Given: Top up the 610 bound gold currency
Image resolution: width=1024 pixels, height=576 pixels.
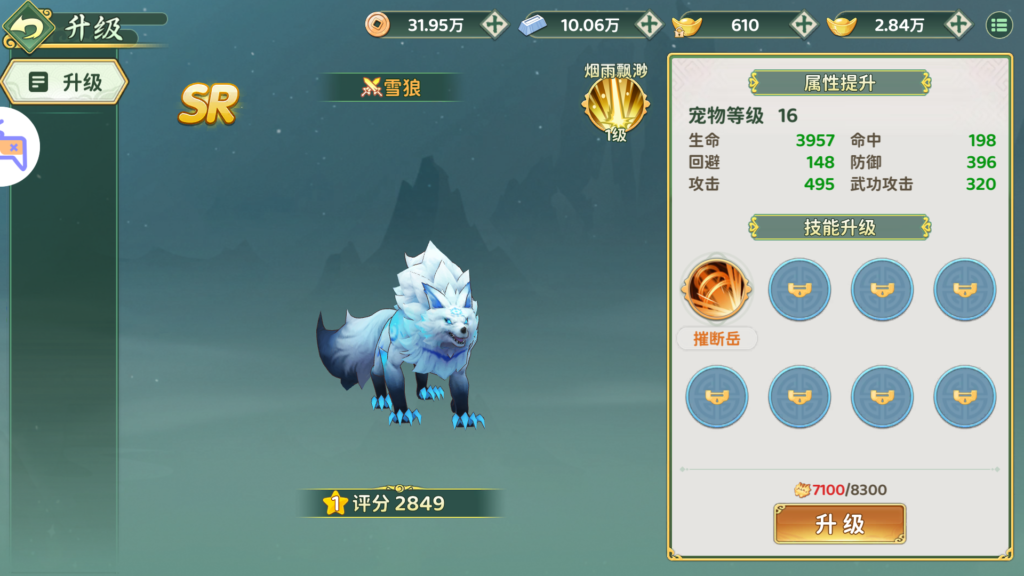Looking at the screenshot, I should coord(803,25).
